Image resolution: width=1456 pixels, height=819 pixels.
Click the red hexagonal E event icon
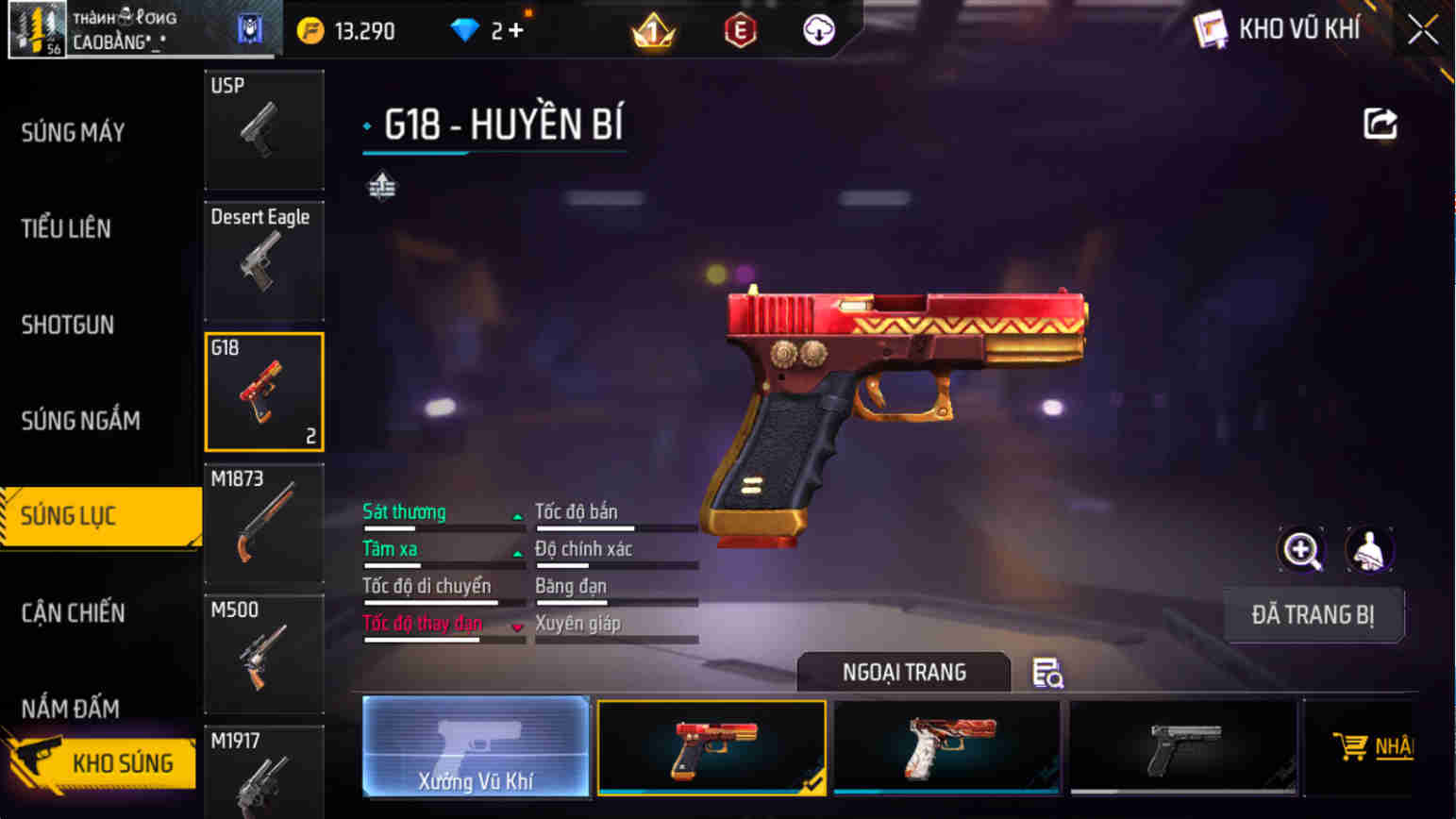point(741,29)
